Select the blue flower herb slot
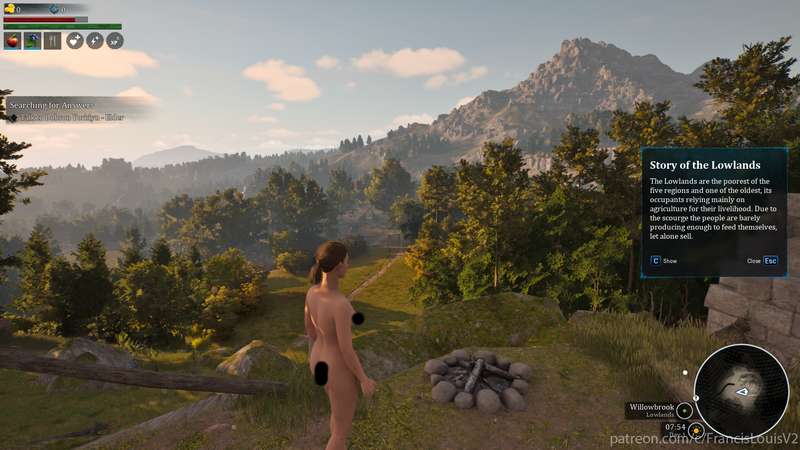 click(x=32, y=41)
